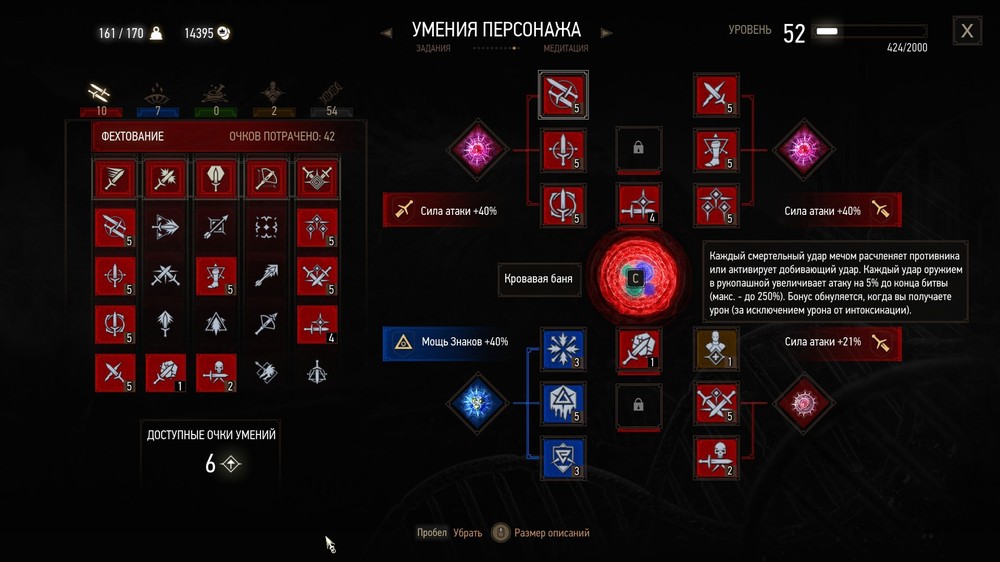Screen dimensions: 1000x562
Task: Go to the previous menu panel arrow
Action: [x=387, y=33]
